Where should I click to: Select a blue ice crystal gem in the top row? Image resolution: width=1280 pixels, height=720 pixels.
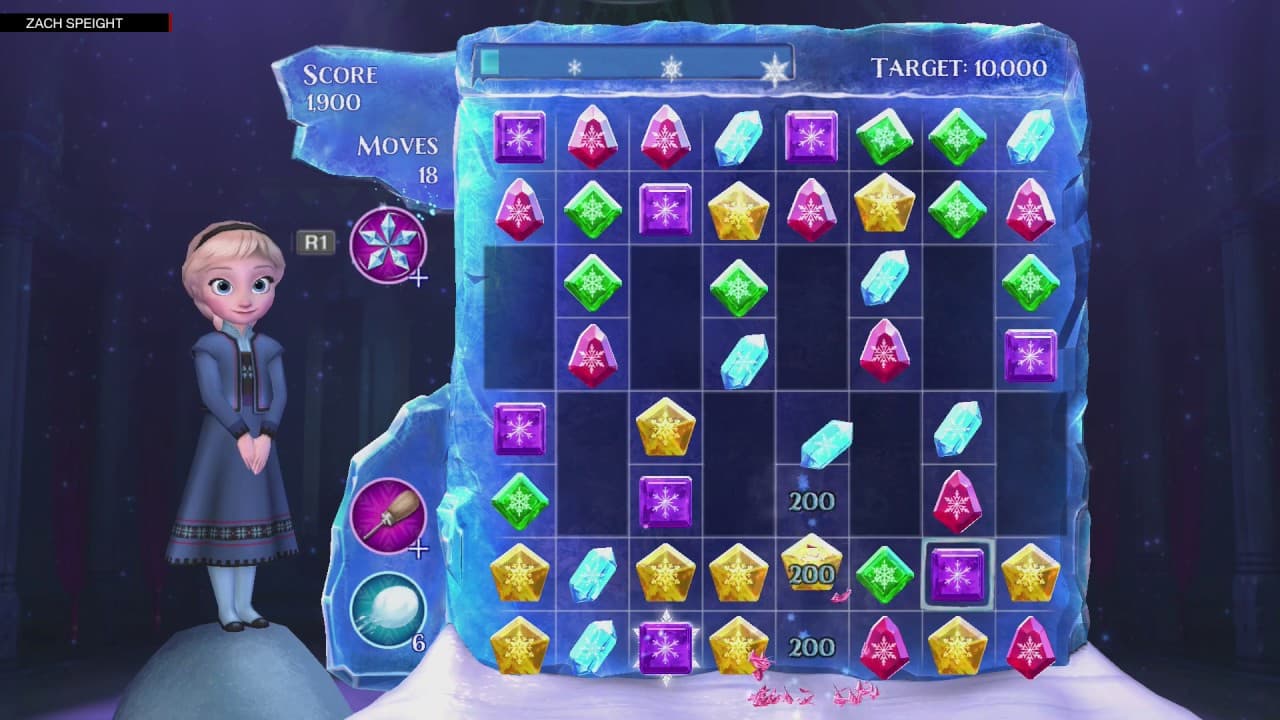tap(741, 139)
